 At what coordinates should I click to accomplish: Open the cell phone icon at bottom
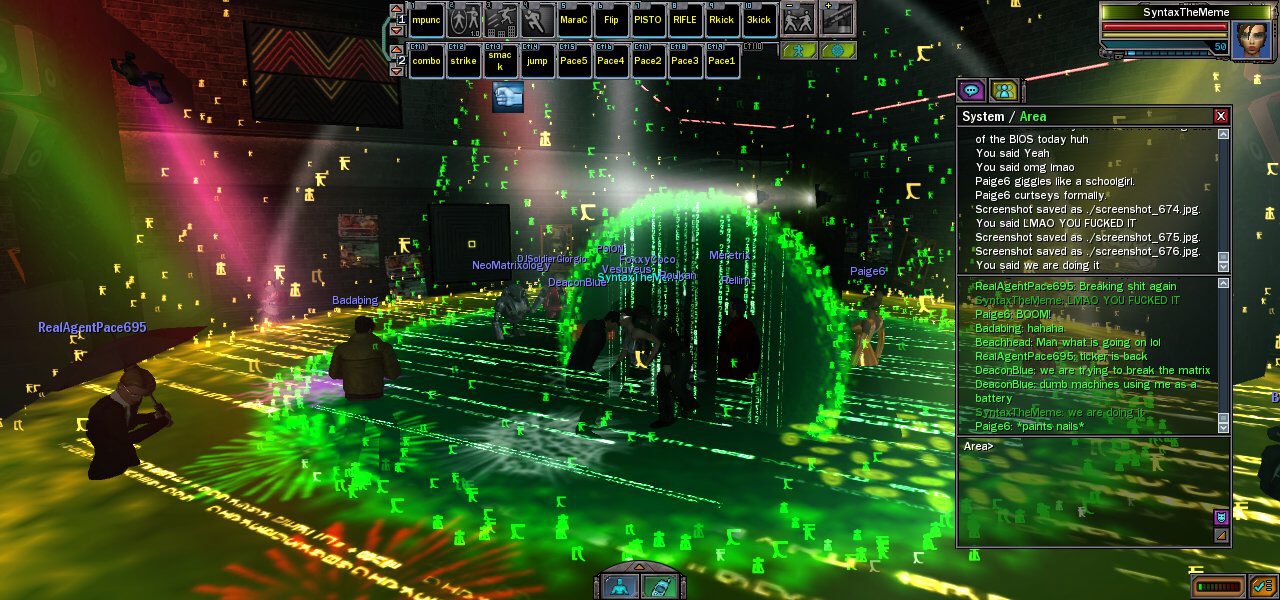pyautogui.click(x=658, y=586)
